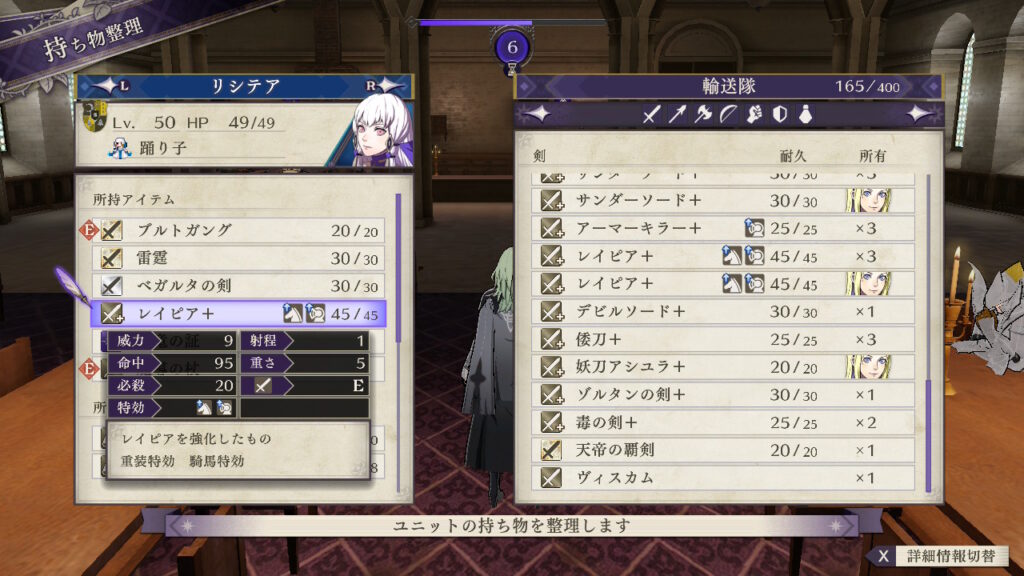Open the bow category tab
The image size is (1024, 576).
pyautogui.click(x=729, y=115)
